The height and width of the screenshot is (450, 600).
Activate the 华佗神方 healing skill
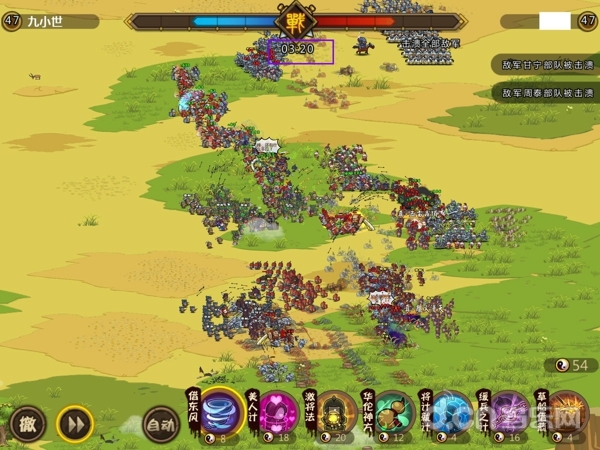(394, 414)
